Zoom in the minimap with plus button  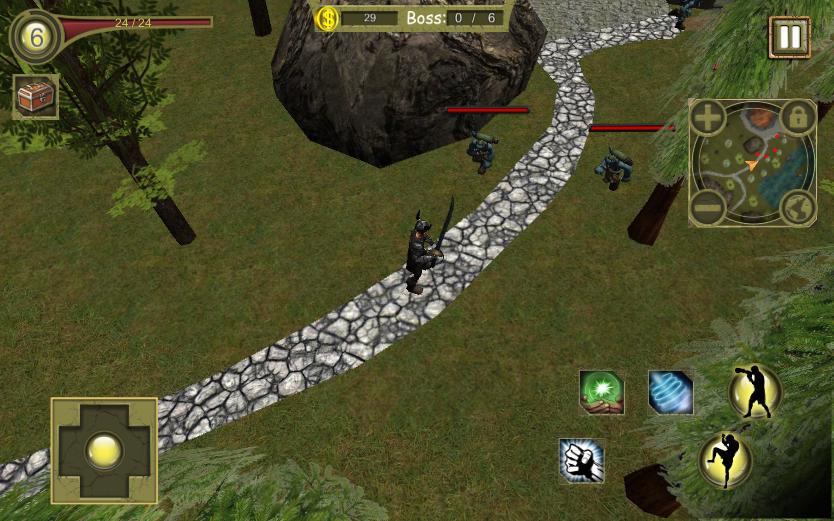[708, 118]
